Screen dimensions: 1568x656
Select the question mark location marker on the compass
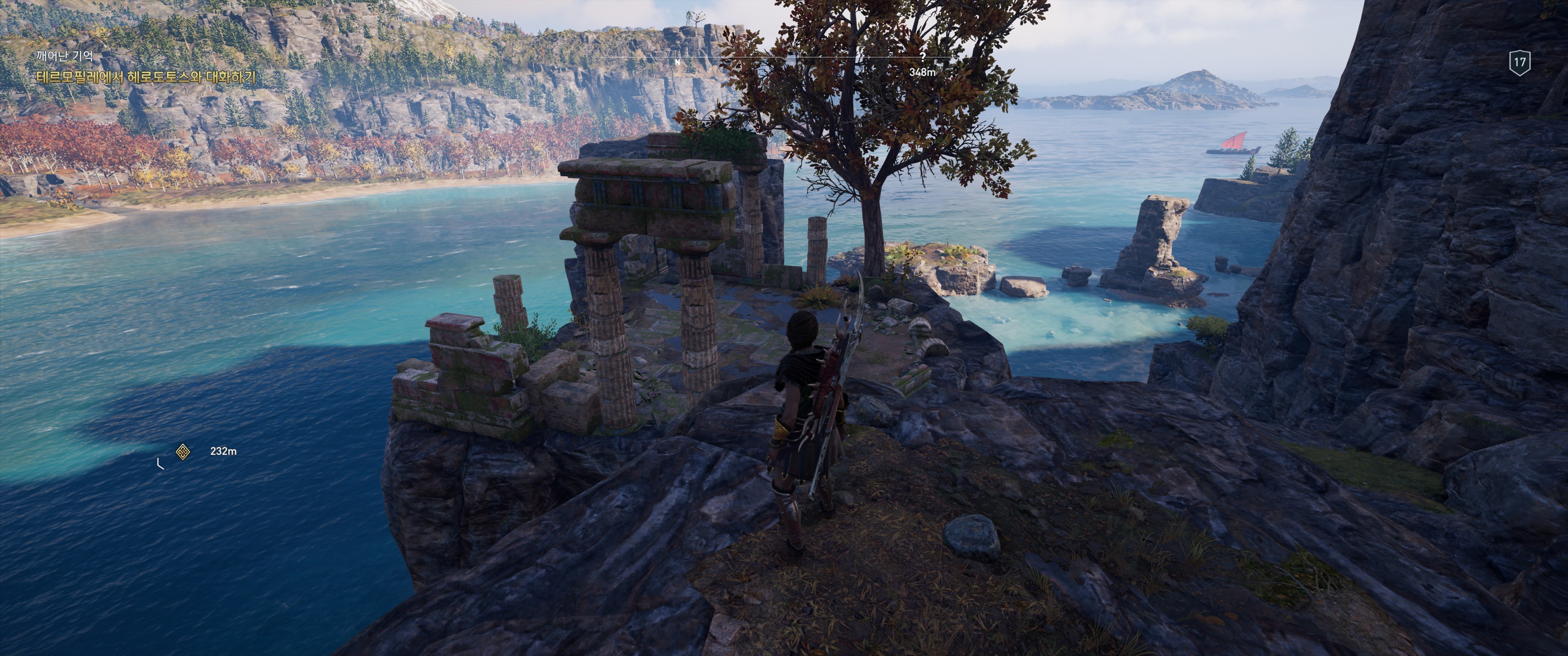point(923,56)
